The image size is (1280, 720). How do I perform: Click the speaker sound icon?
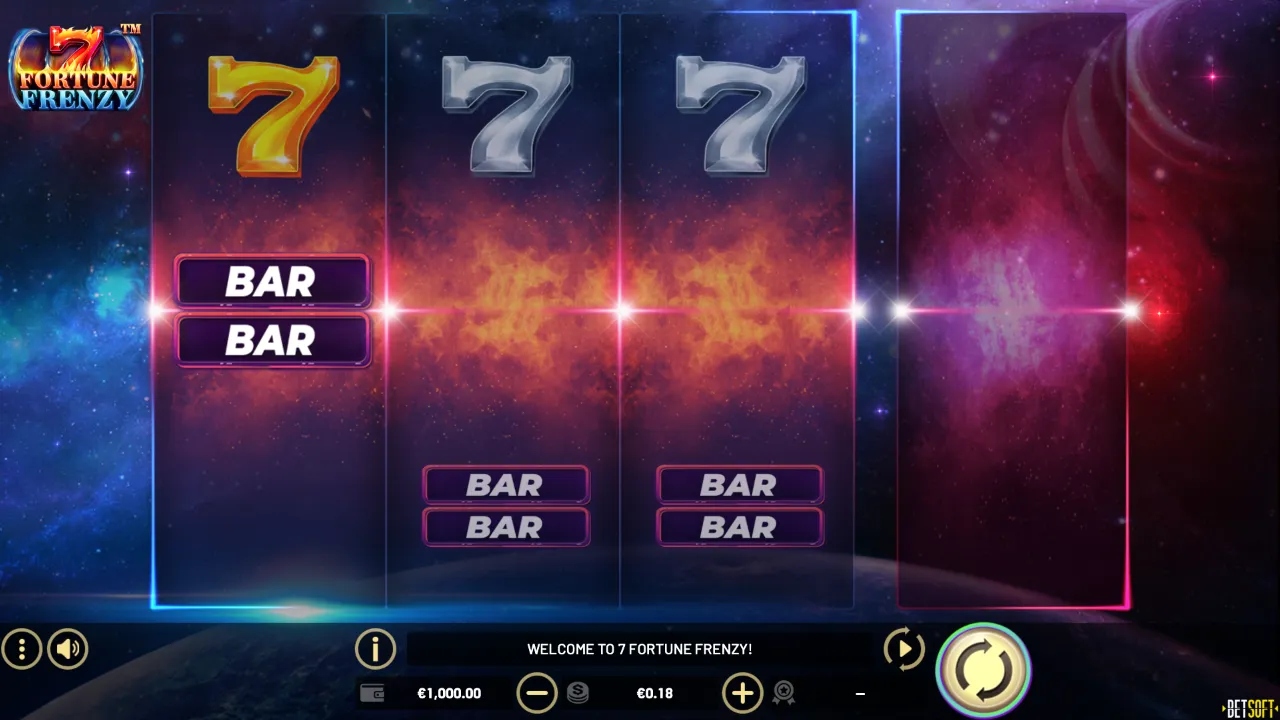[x=67, y=649]
